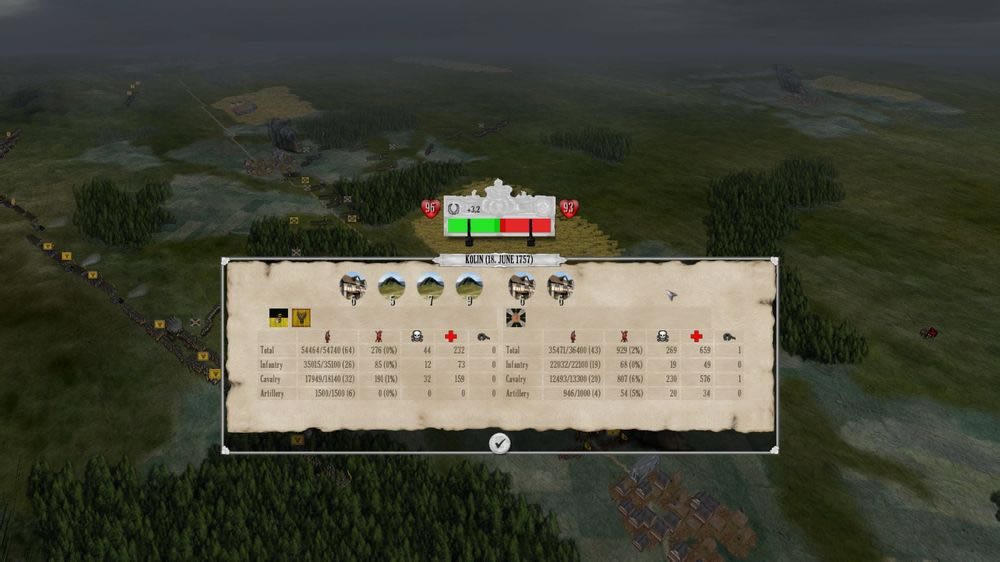Select the yellow-black Austrian flag
Screen dimensions: 1000x562
279,317
